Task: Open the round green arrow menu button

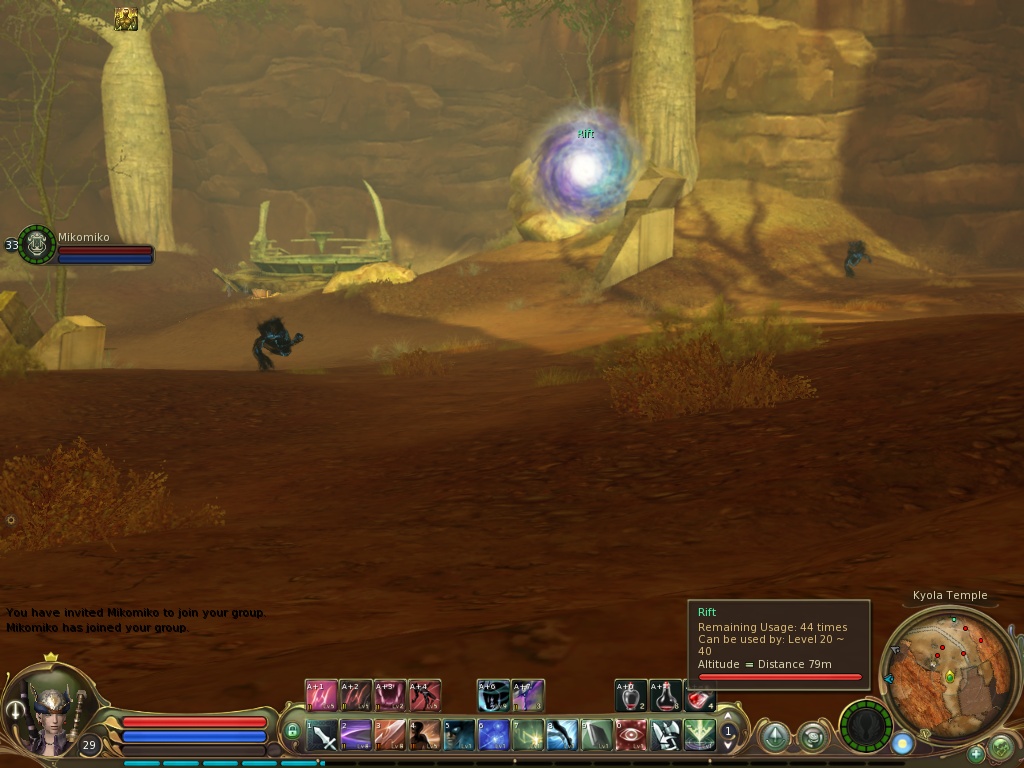Action: [x=1000, y=748]
